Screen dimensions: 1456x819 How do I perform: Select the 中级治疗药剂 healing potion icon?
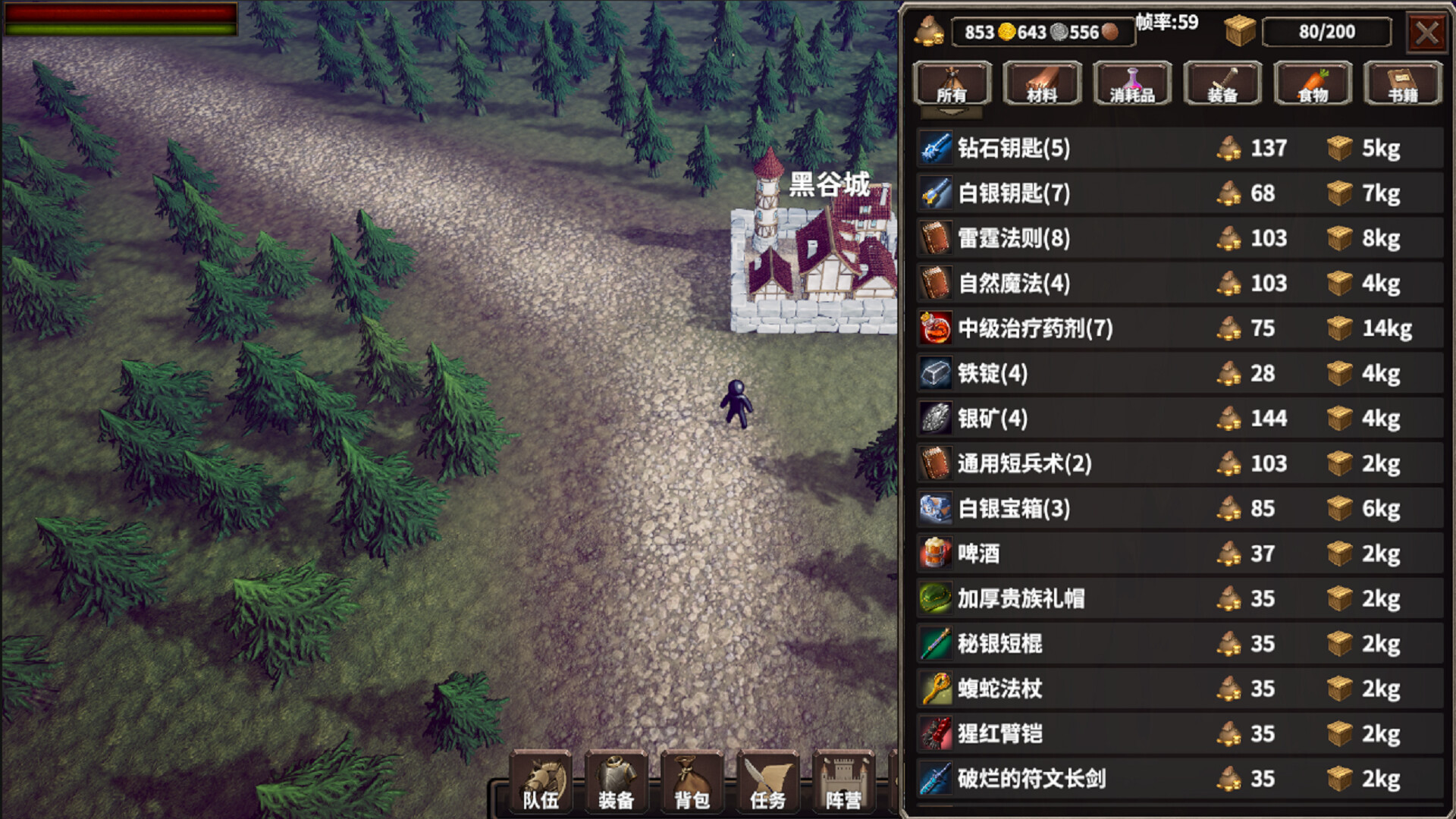click(x=934, y=329)
